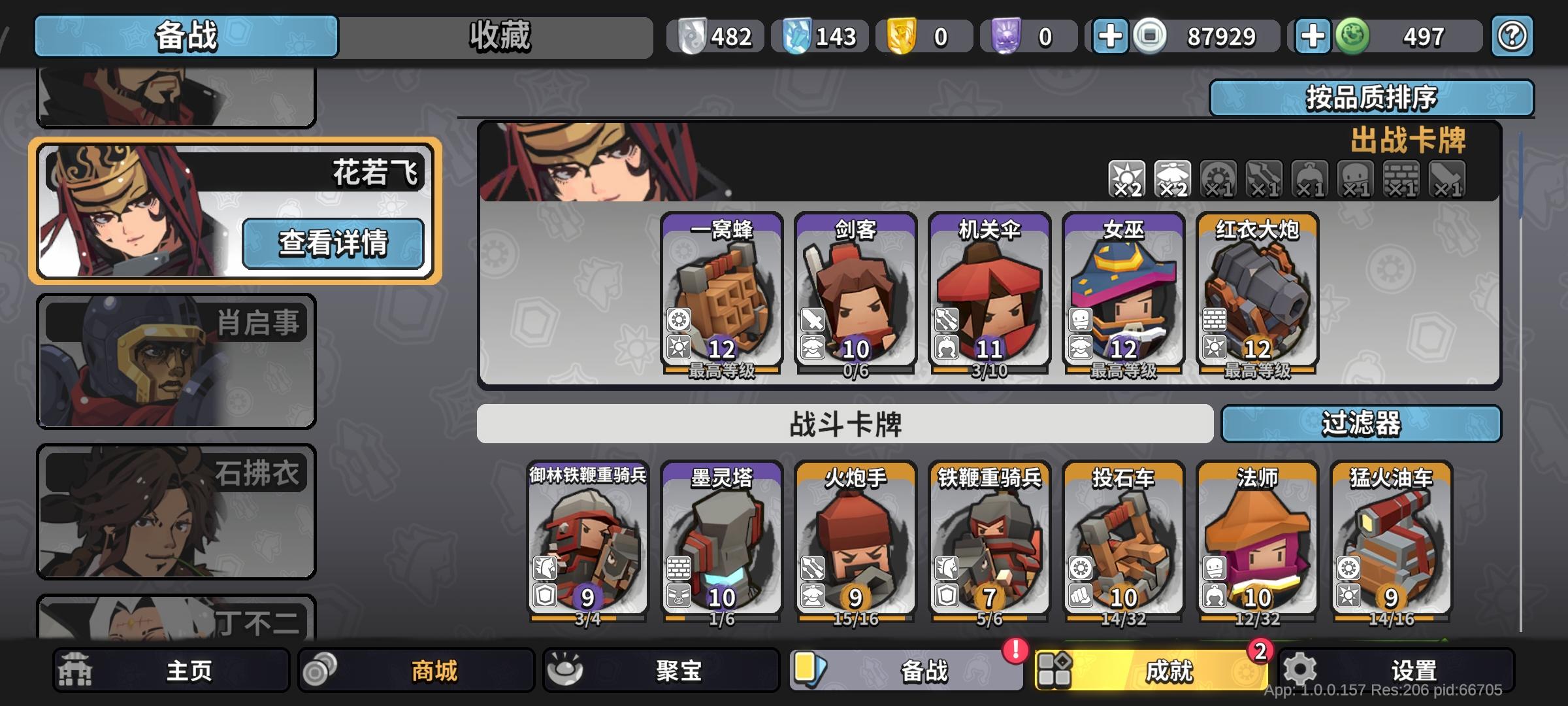This screenshot has width=1568, height=706.
Task: Click the plus button next to 87929
Action: pos(1109,37)
